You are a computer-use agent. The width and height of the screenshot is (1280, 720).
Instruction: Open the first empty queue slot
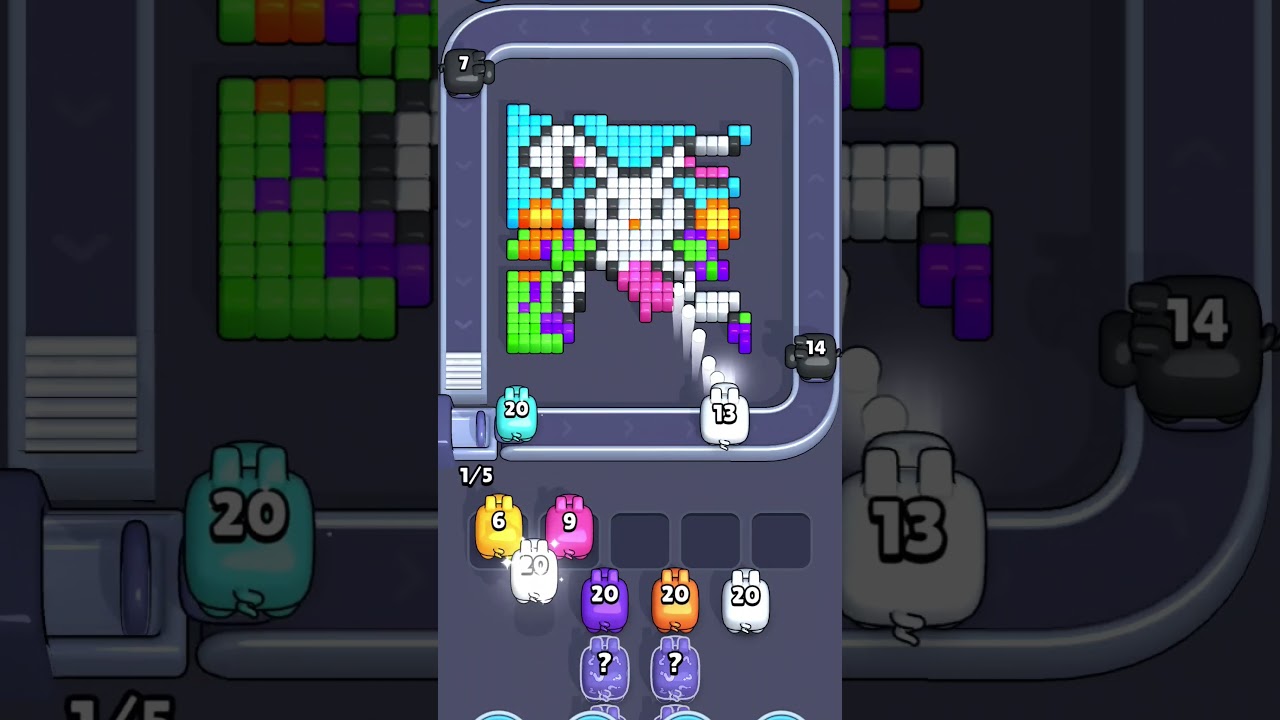tap(640, 537)
